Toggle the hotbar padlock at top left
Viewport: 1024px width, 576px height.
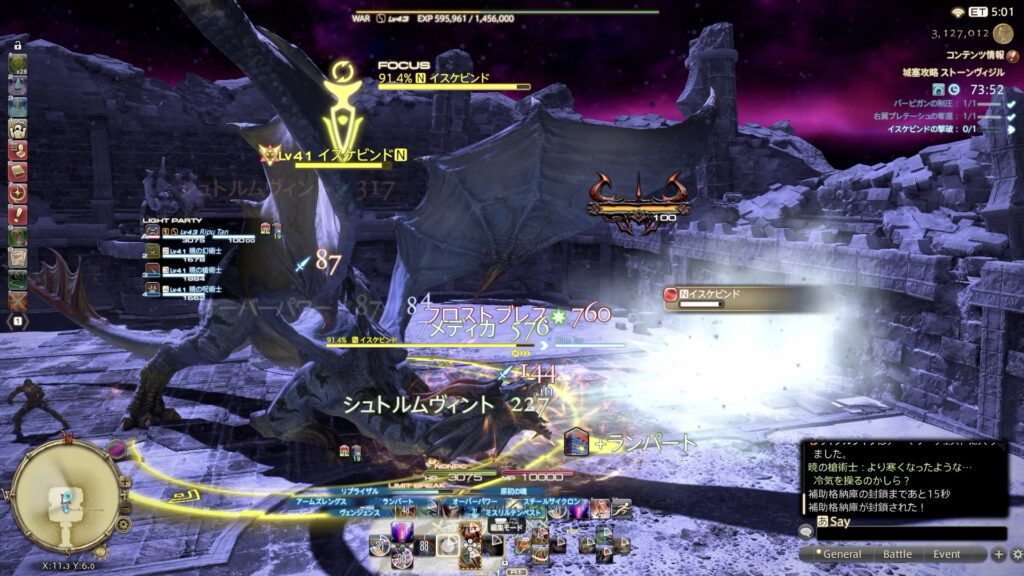click(17, 45)
